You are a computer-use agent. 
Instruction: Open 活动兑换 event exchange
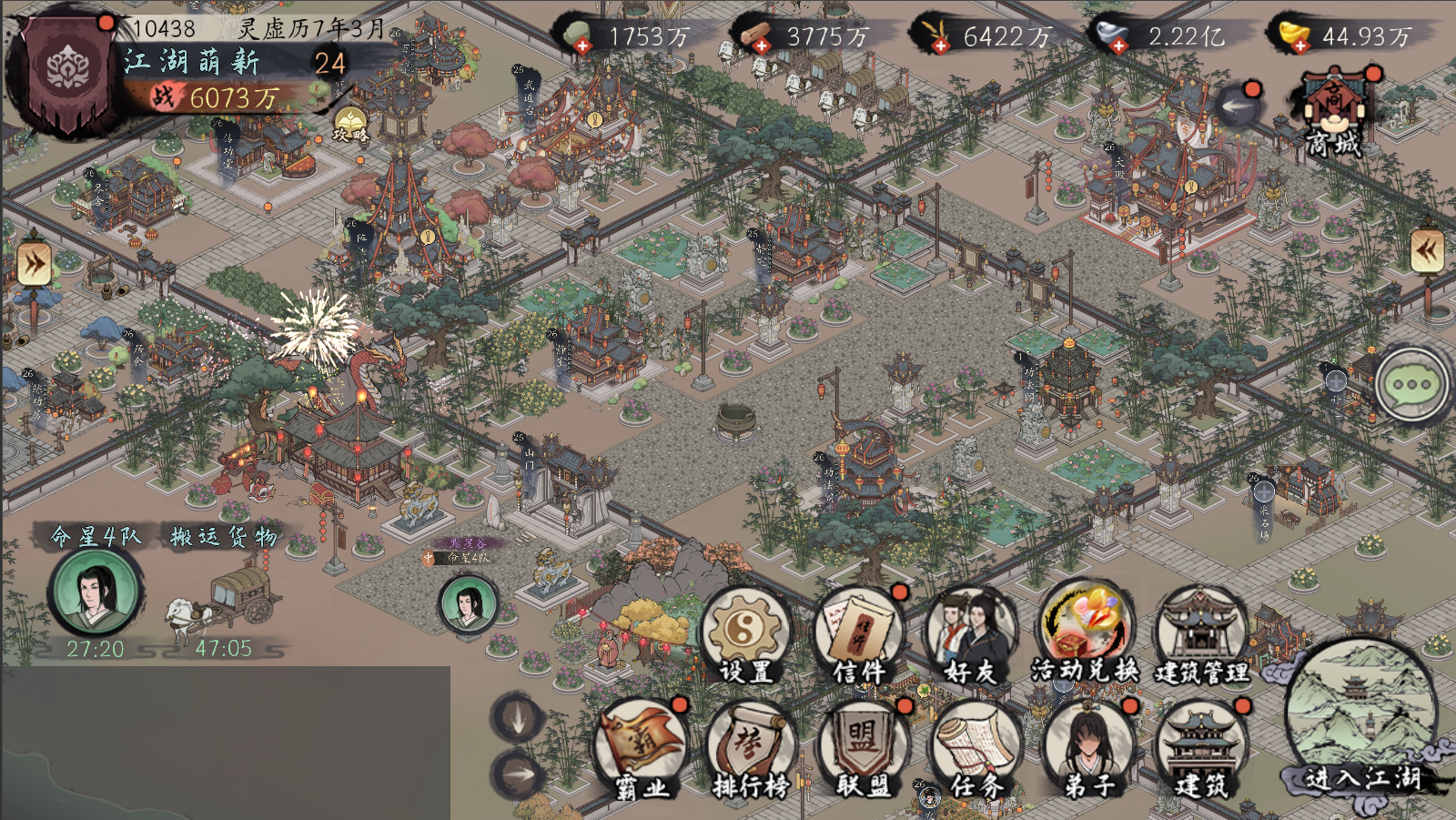pyautogui.click(x=1085, y=631)
